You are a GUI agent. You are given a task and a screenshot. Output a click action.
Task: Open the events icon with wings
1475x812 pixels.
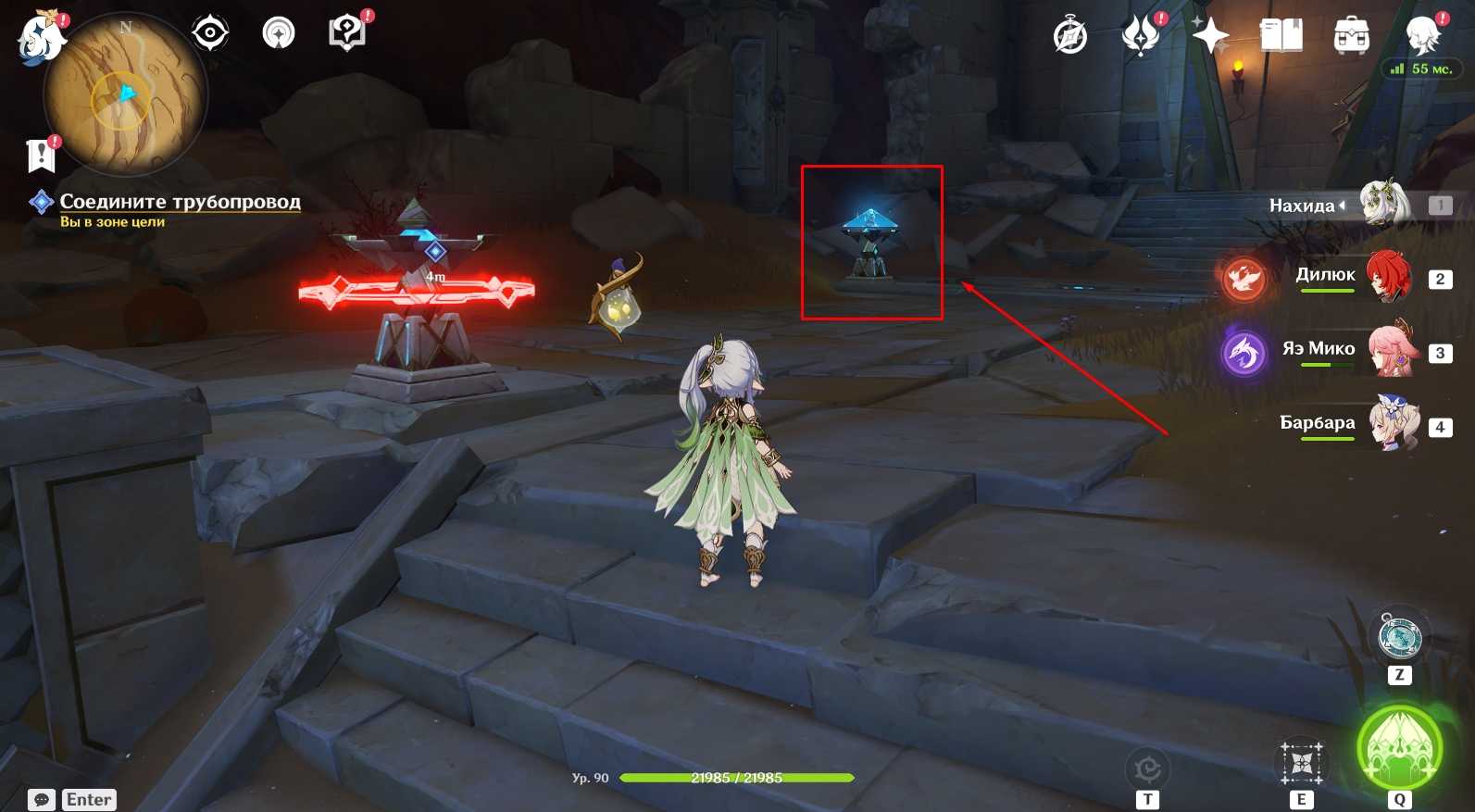1141,35
